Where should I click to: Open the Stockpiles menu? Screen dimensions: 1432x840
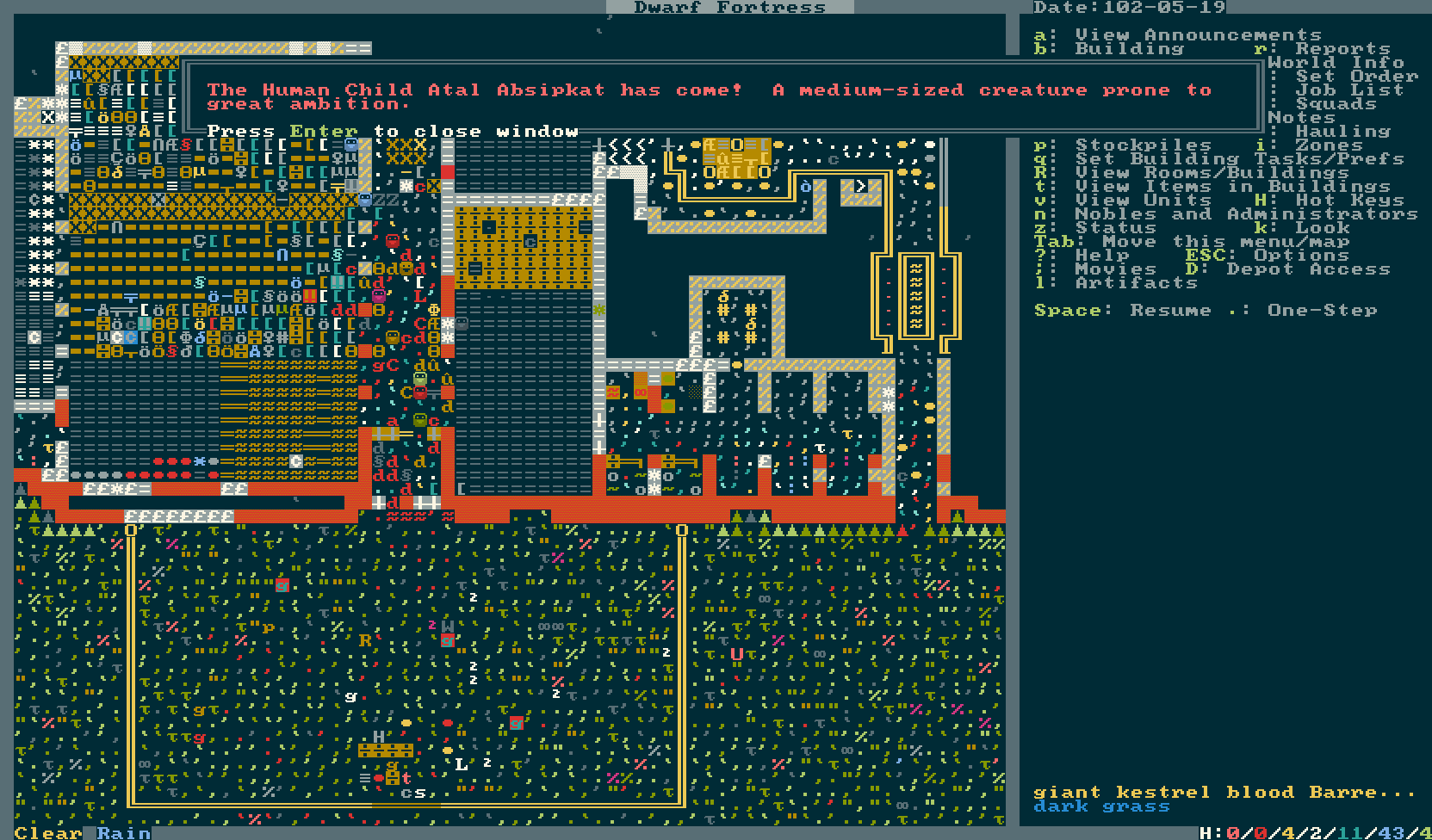coord(1143,145)
